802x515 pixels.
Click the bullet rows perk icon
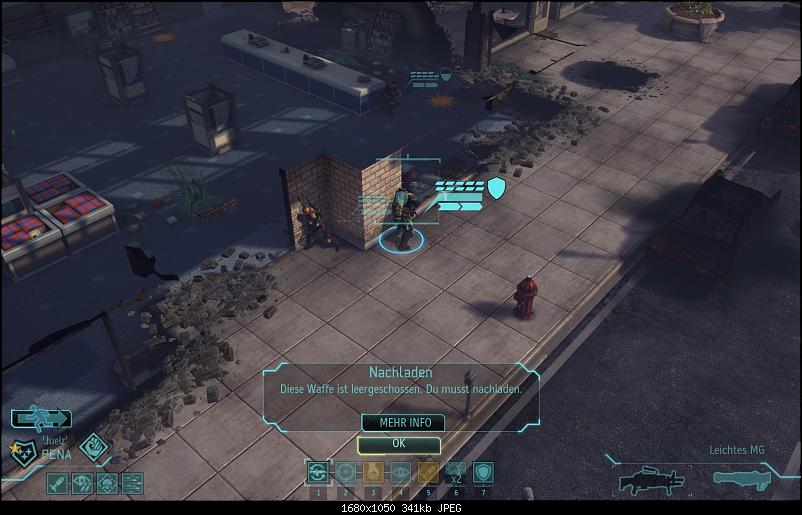click(x=132, y=484)
